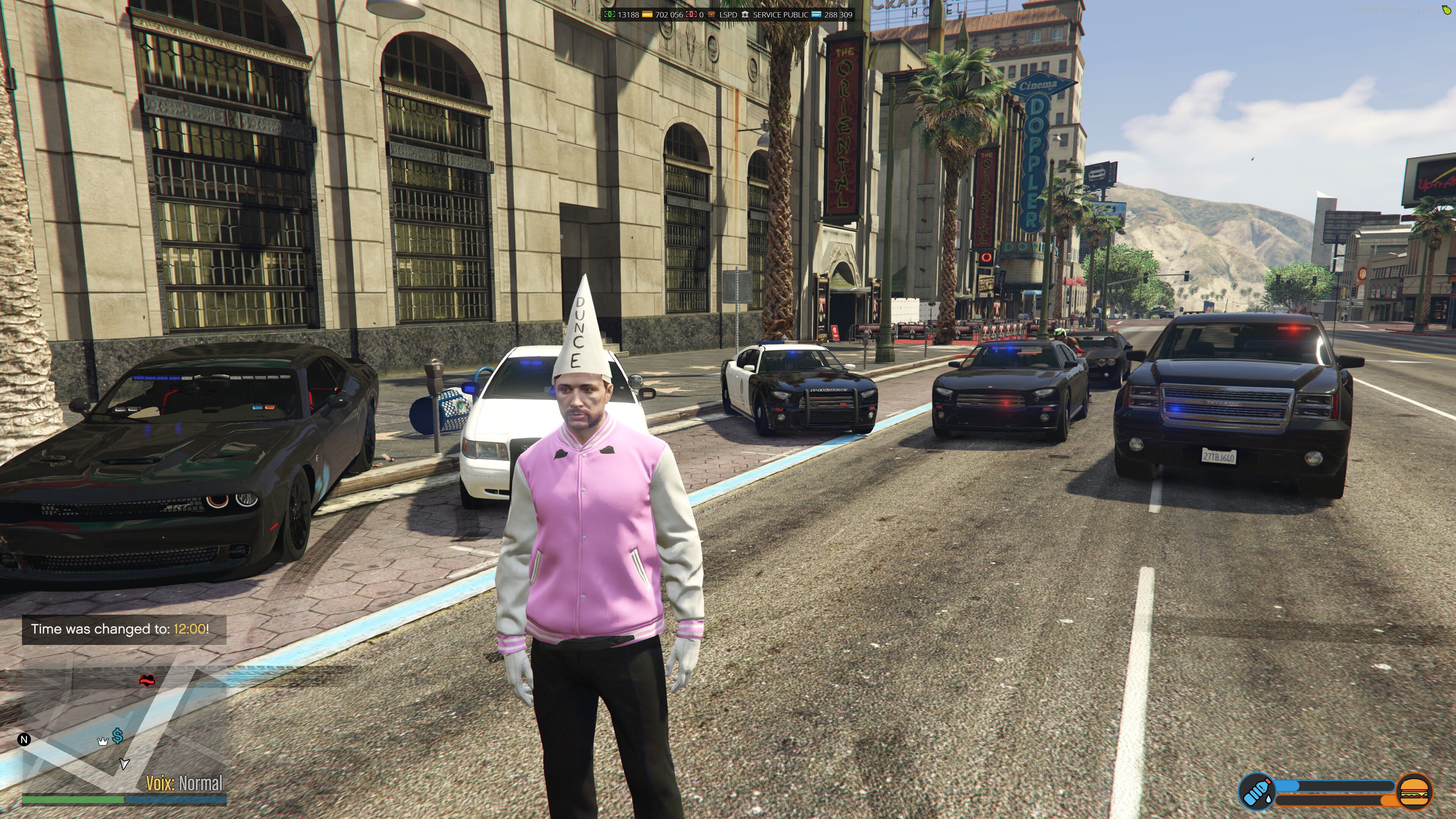The height and width of the screenshot is (819, 1456).
Task: Click the red heart blip on minimap
Action: point(147,680)
